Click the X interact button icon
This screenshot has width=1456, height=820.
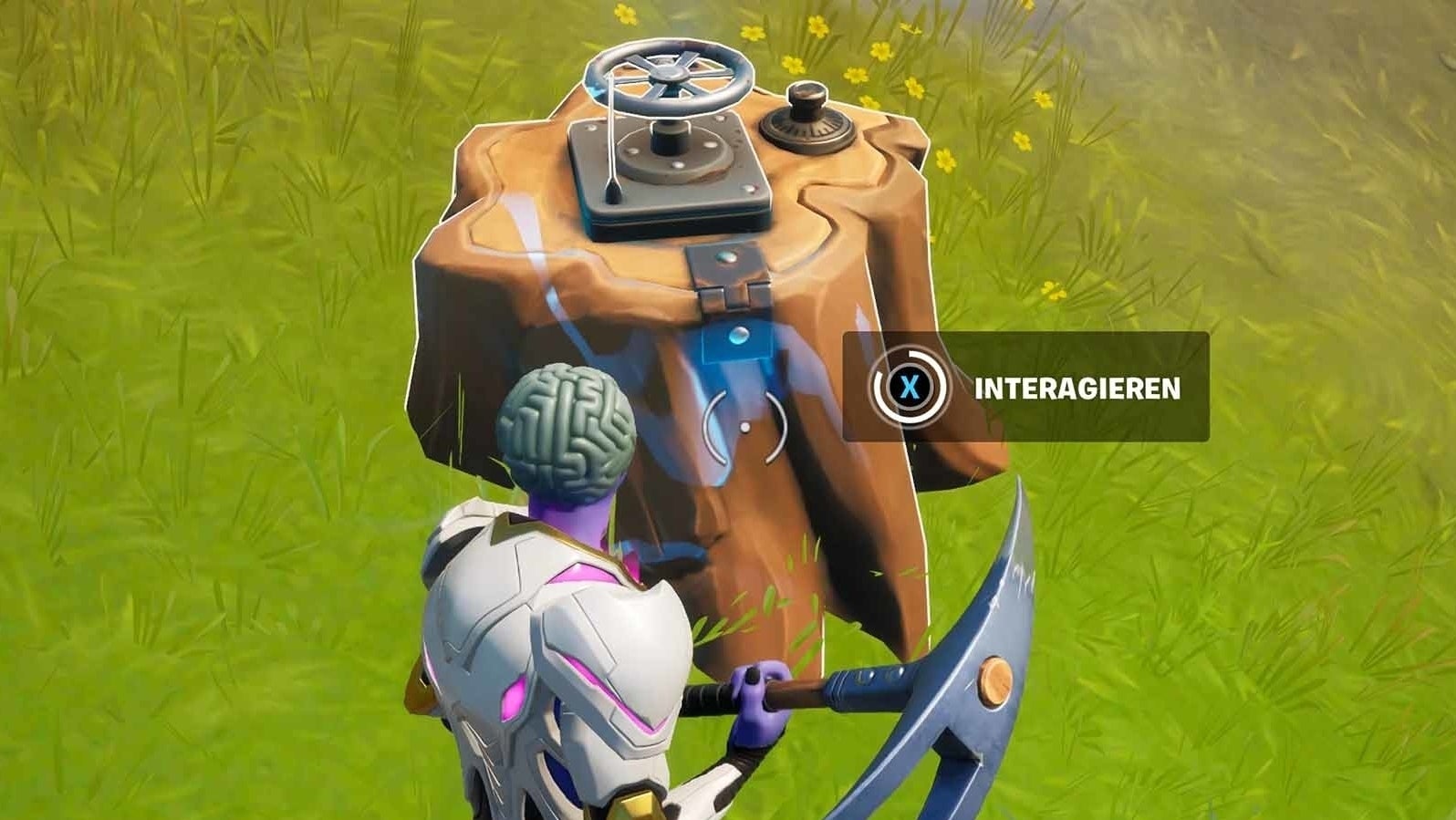click(x=911, y=387)
